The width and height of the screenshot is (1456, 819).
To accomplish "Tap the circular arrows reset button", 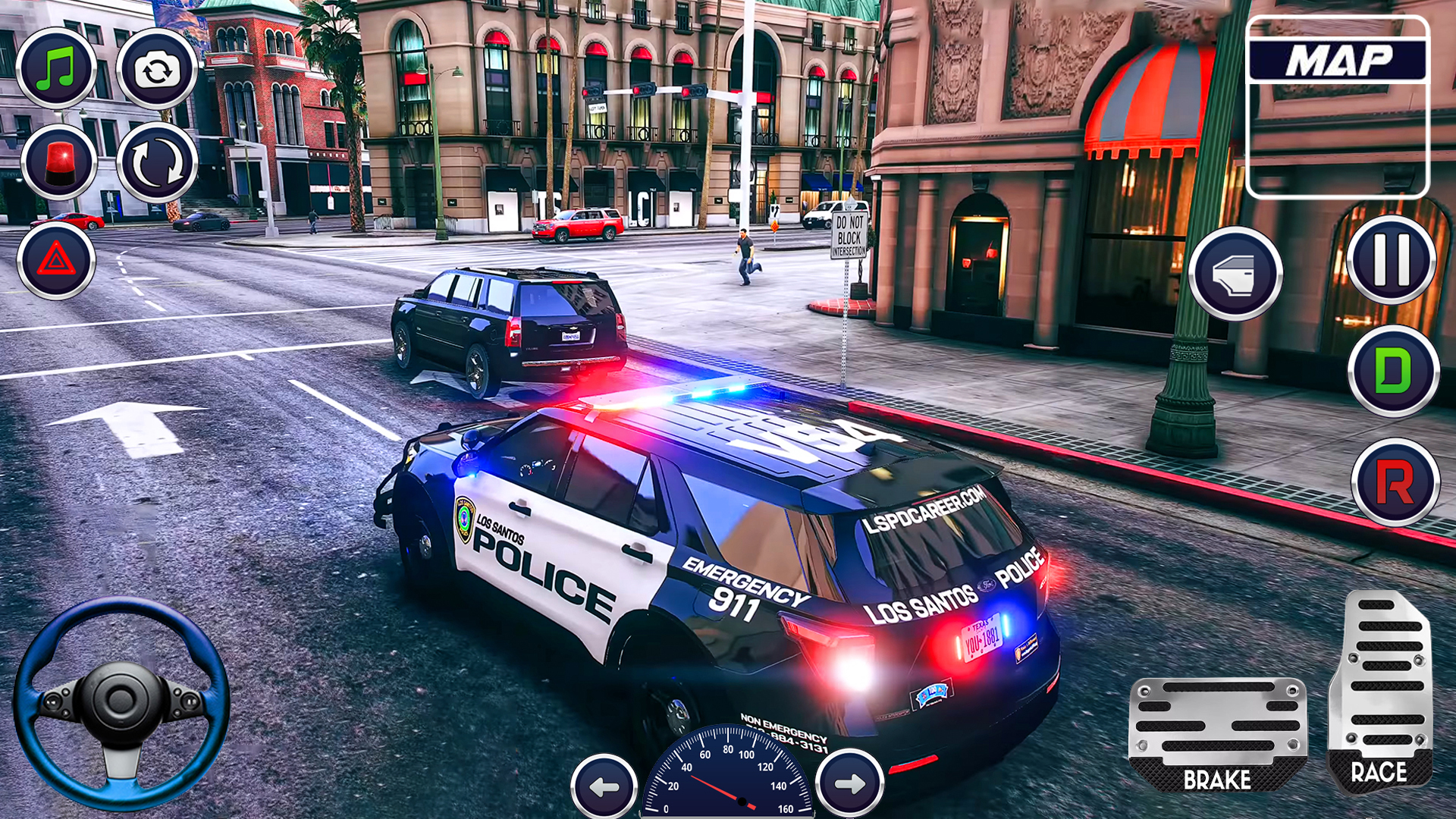I will point(157,162).
